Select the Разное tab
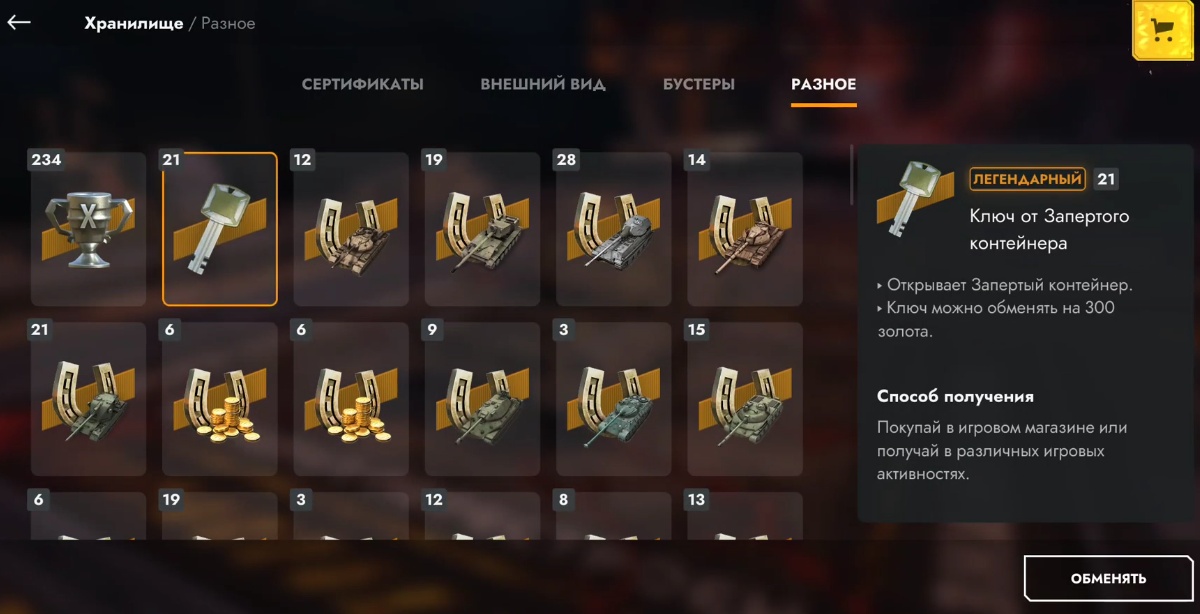Viewport: 1200px width, 614px height. tap(823, 84)
